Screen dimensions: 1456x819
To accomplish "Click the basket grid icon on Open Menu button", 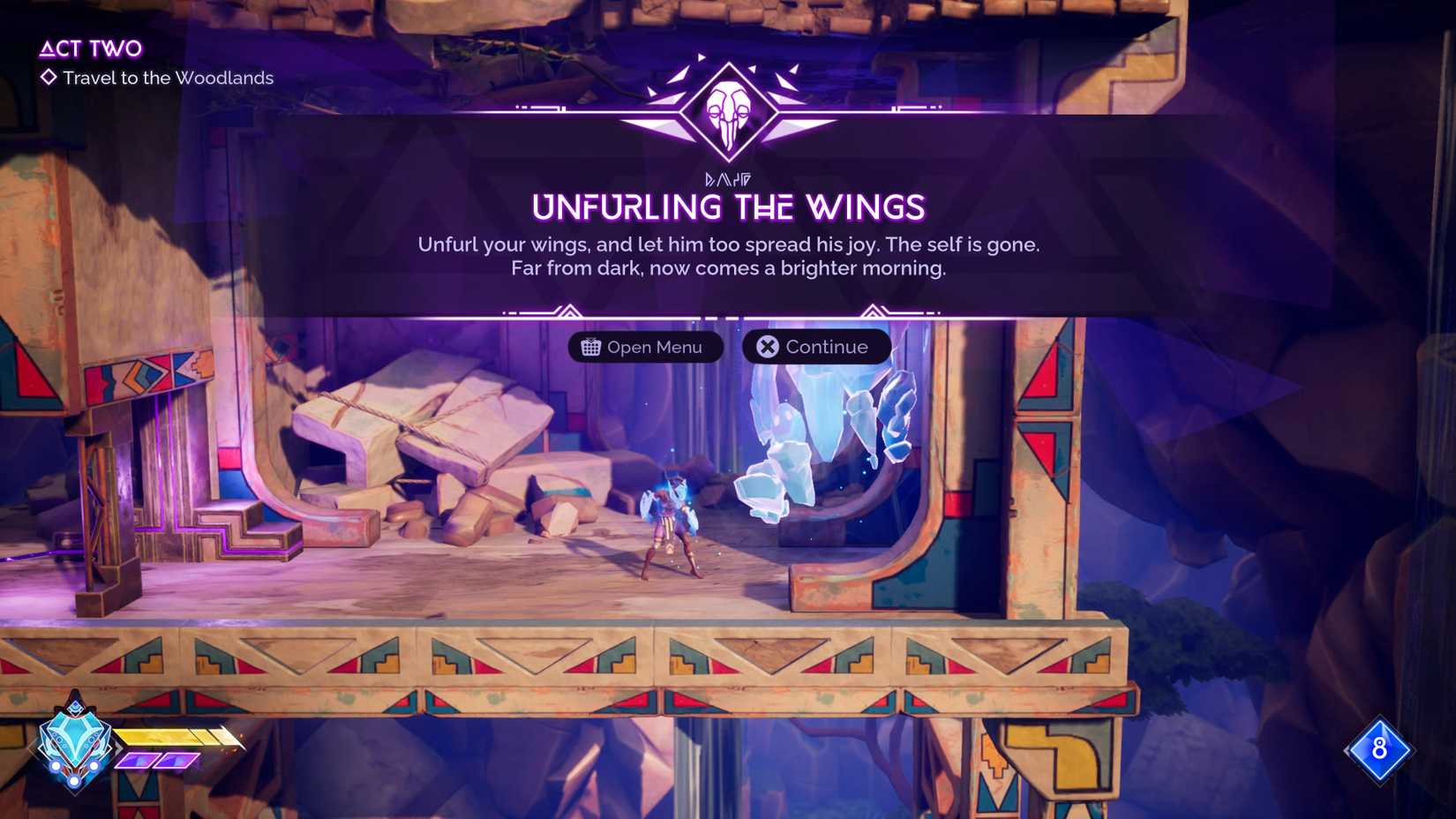I will pos(592,347).
